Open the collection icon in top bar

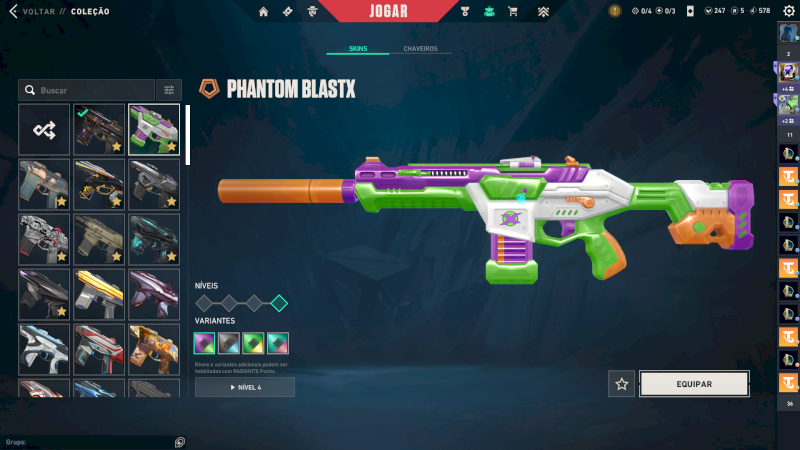tap(489, 11)
